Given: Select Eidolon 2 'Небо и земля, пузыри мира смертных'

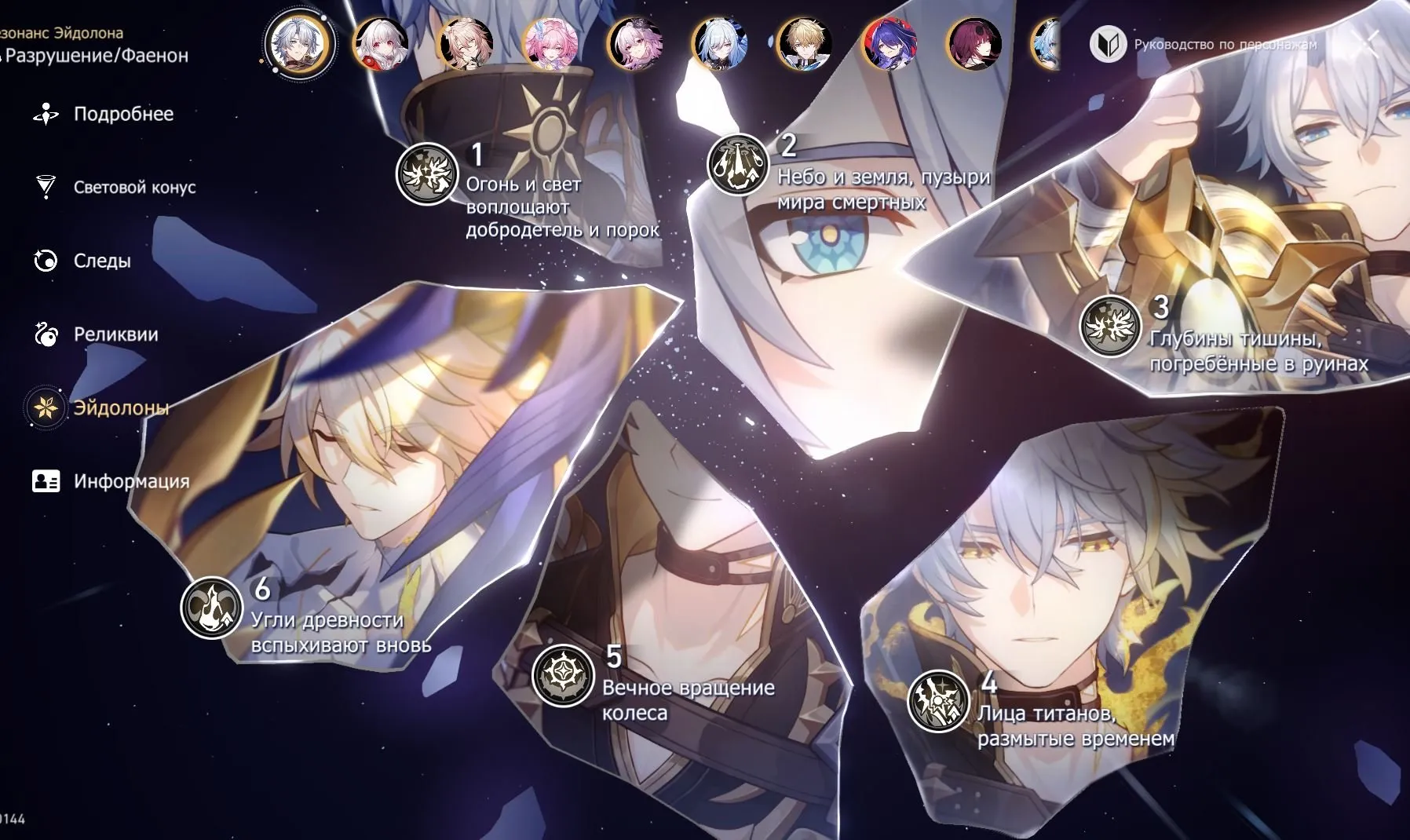Looking at the screenshot, I should click(x=737, y=165).
